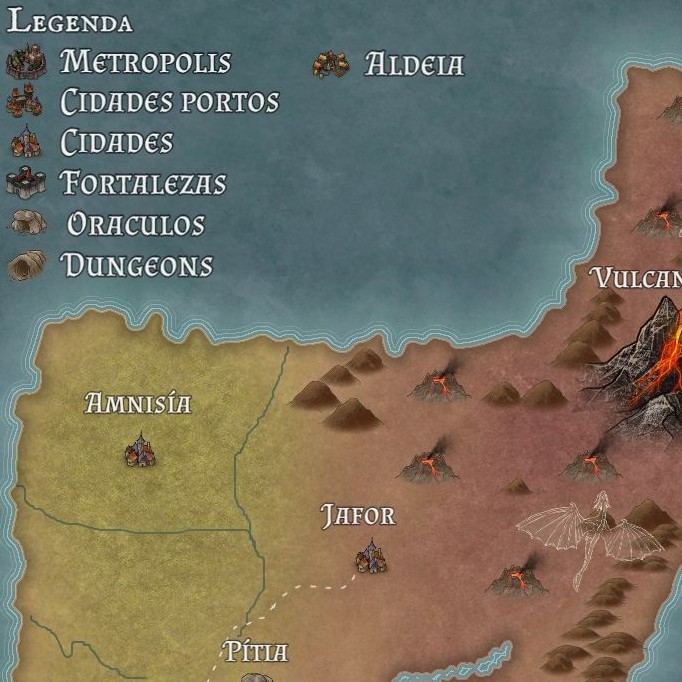Click the Pítia map label
This screenshot has width=682, height=682.
[x=255, y=653]
